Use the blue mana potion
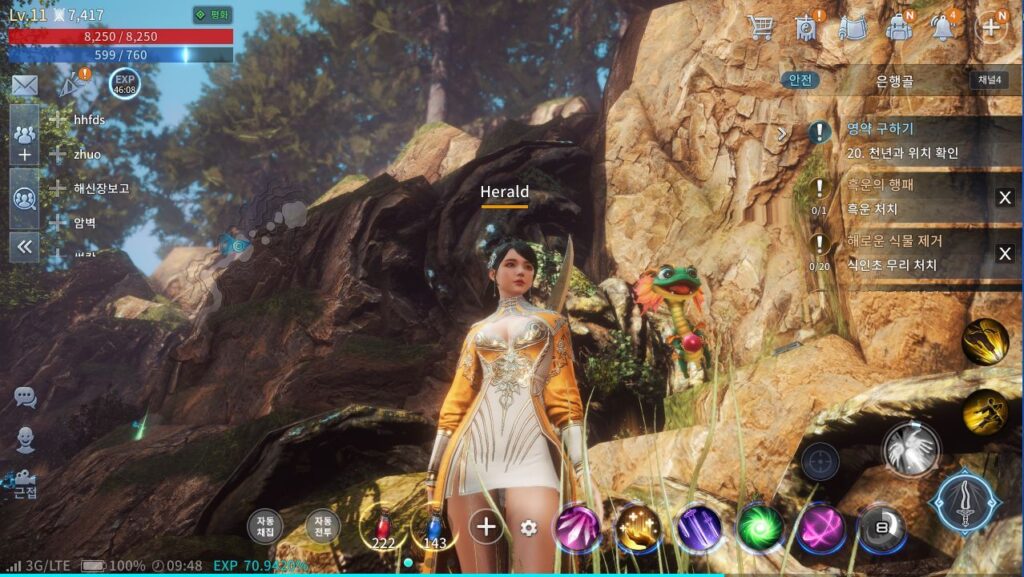Screen dimensions: 1024x577 434,527
